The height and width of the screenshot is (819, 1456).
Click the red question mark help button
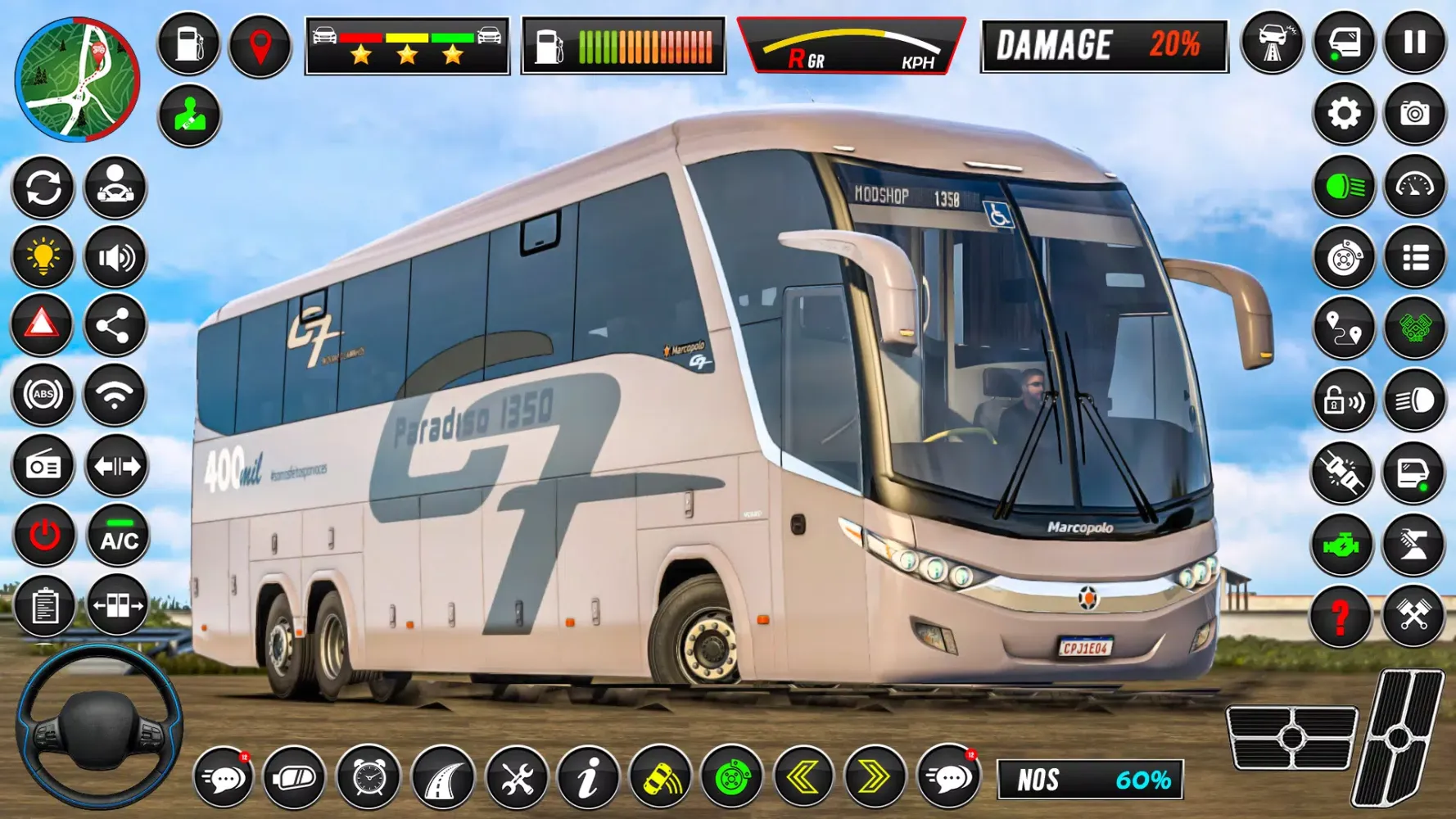click(x=1341, y=616)
